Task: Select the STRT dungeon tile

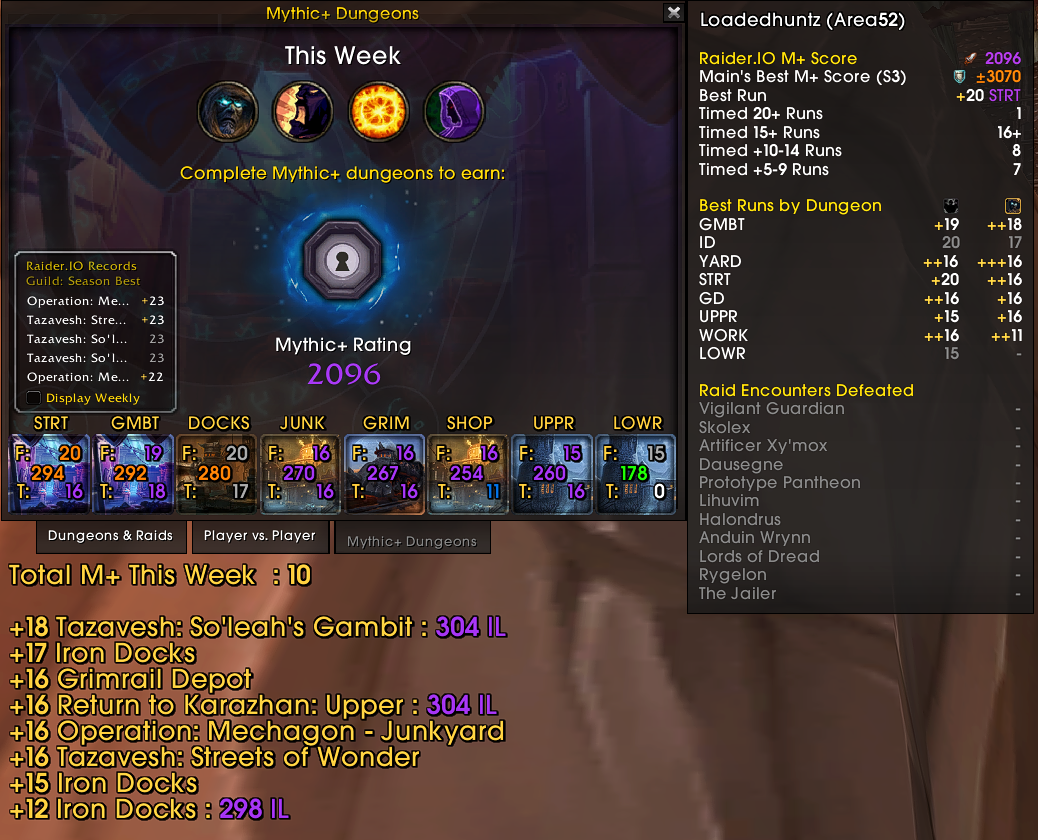Action: [x=50, y=473]
